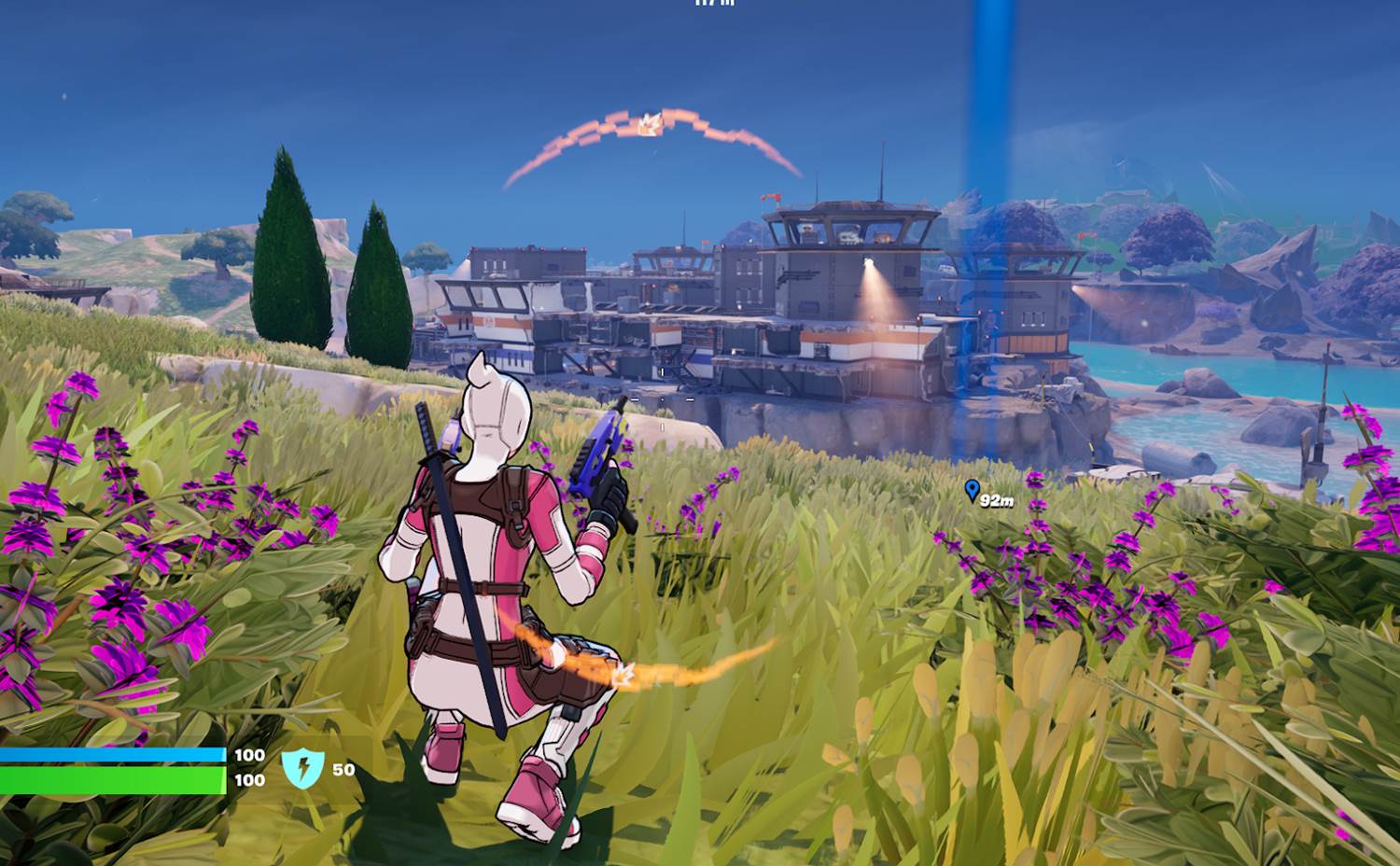Click the red flag atop the base tower
The width and height of the screenshot is (1400, 866).
click(770, 197)
